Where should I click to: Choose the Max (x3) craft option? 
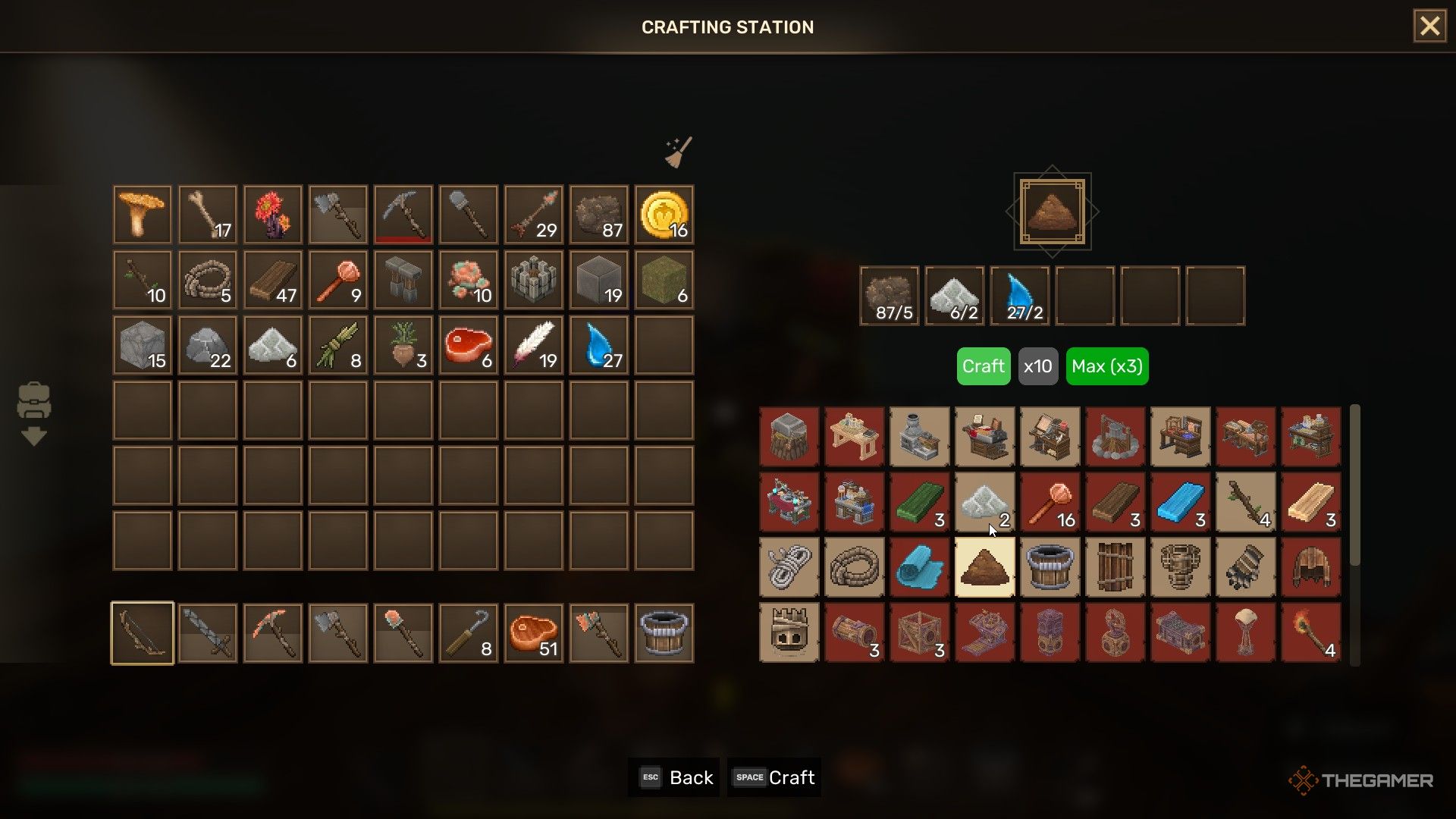(x=1106, y=366)
